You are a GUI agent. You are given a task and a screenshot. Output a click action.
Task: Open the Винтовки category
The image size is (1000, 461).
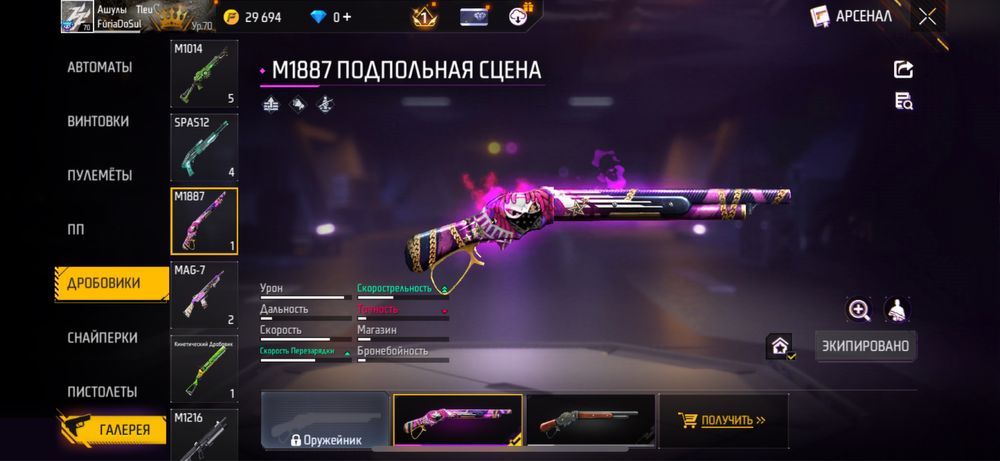[x=98, y=121]
